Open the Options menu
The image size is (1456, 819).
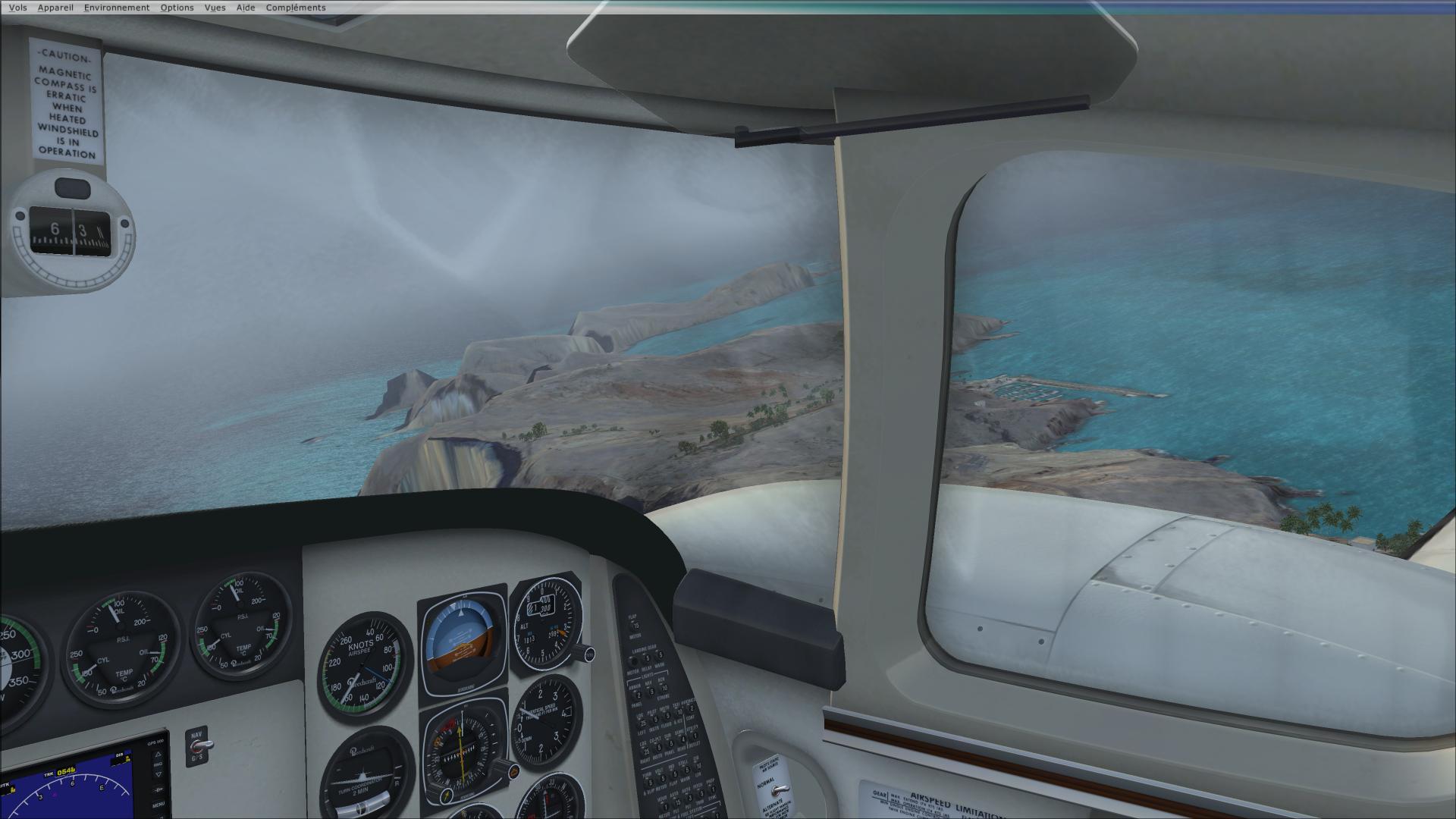coord(177,8)
